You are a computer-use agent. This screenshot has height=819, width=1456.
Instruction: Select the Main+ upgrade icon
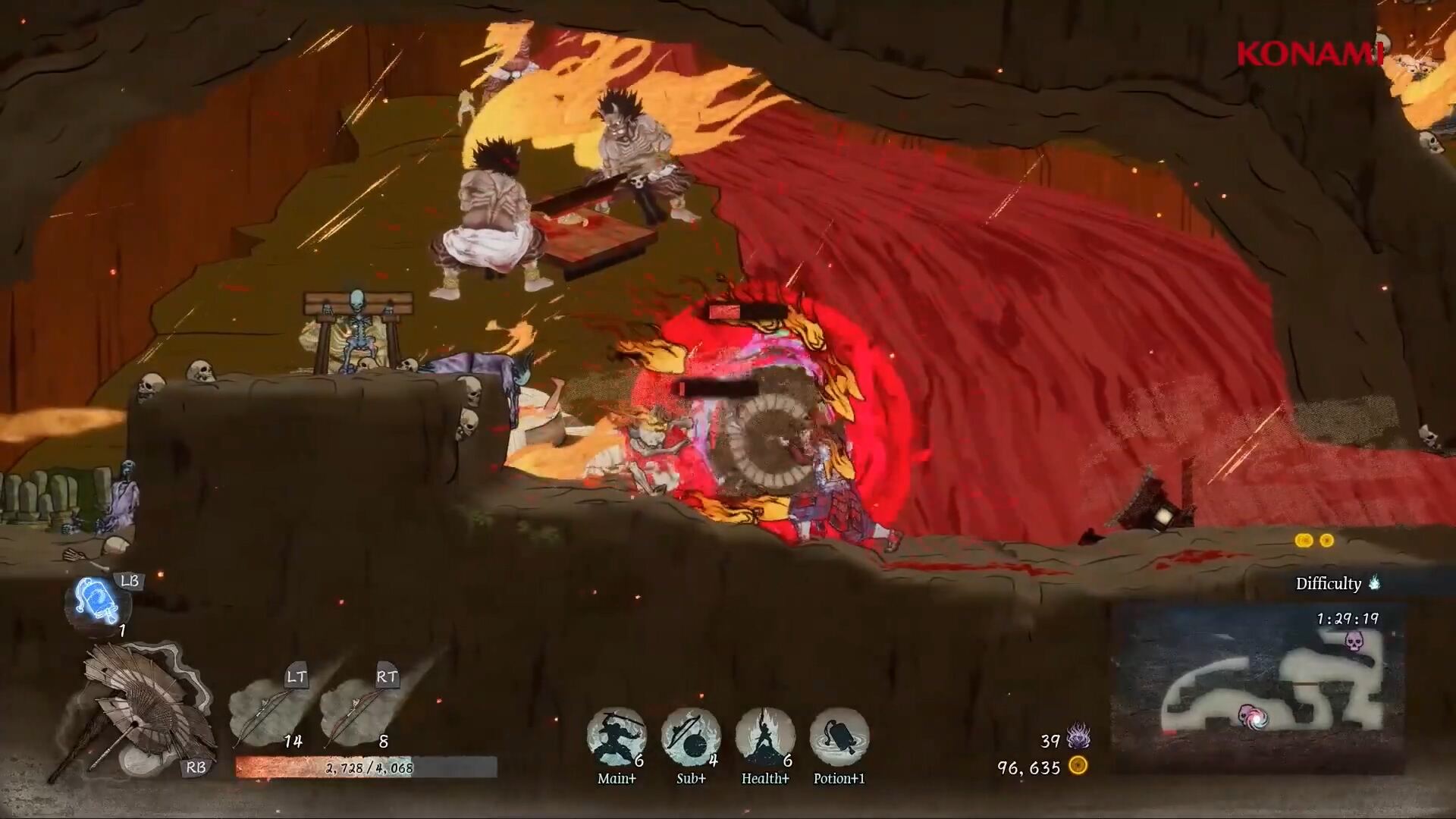pyautogui.click(x=616, y=737)
